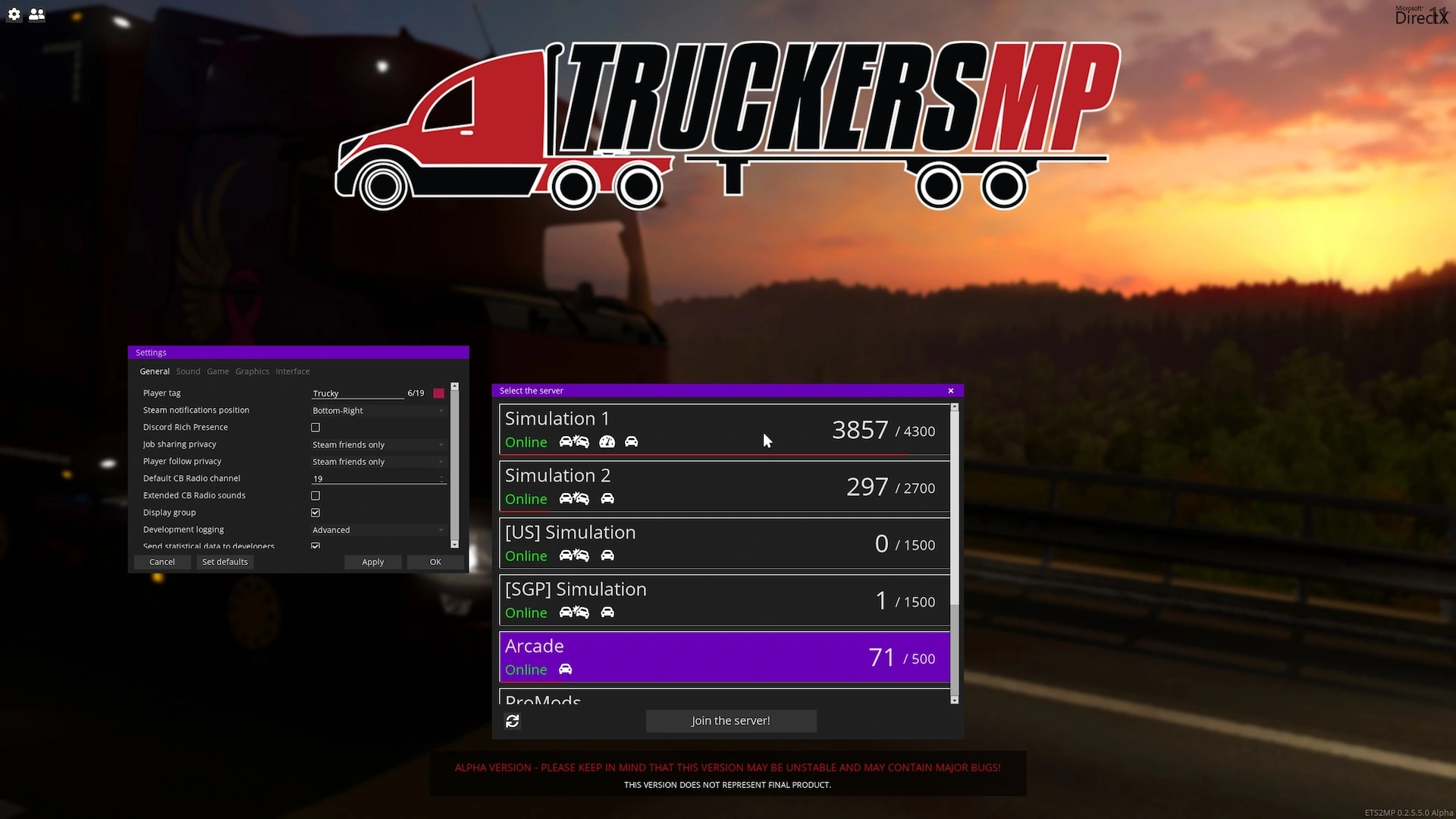Open Steam notifications position dropdown

coord(378,411)
